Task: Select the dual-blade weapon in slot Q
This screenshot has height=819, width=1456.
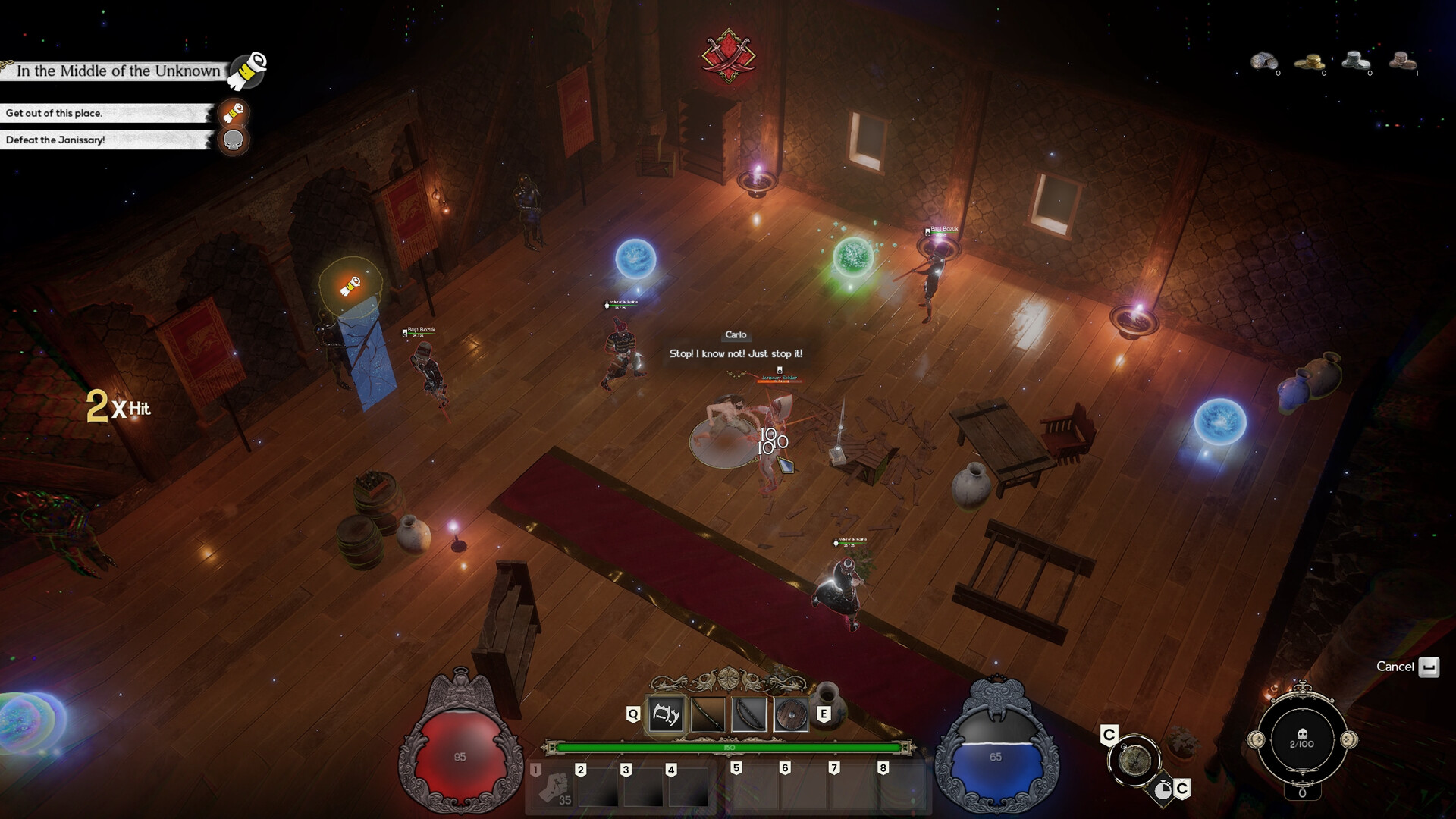Action: [x=667, y=714]
